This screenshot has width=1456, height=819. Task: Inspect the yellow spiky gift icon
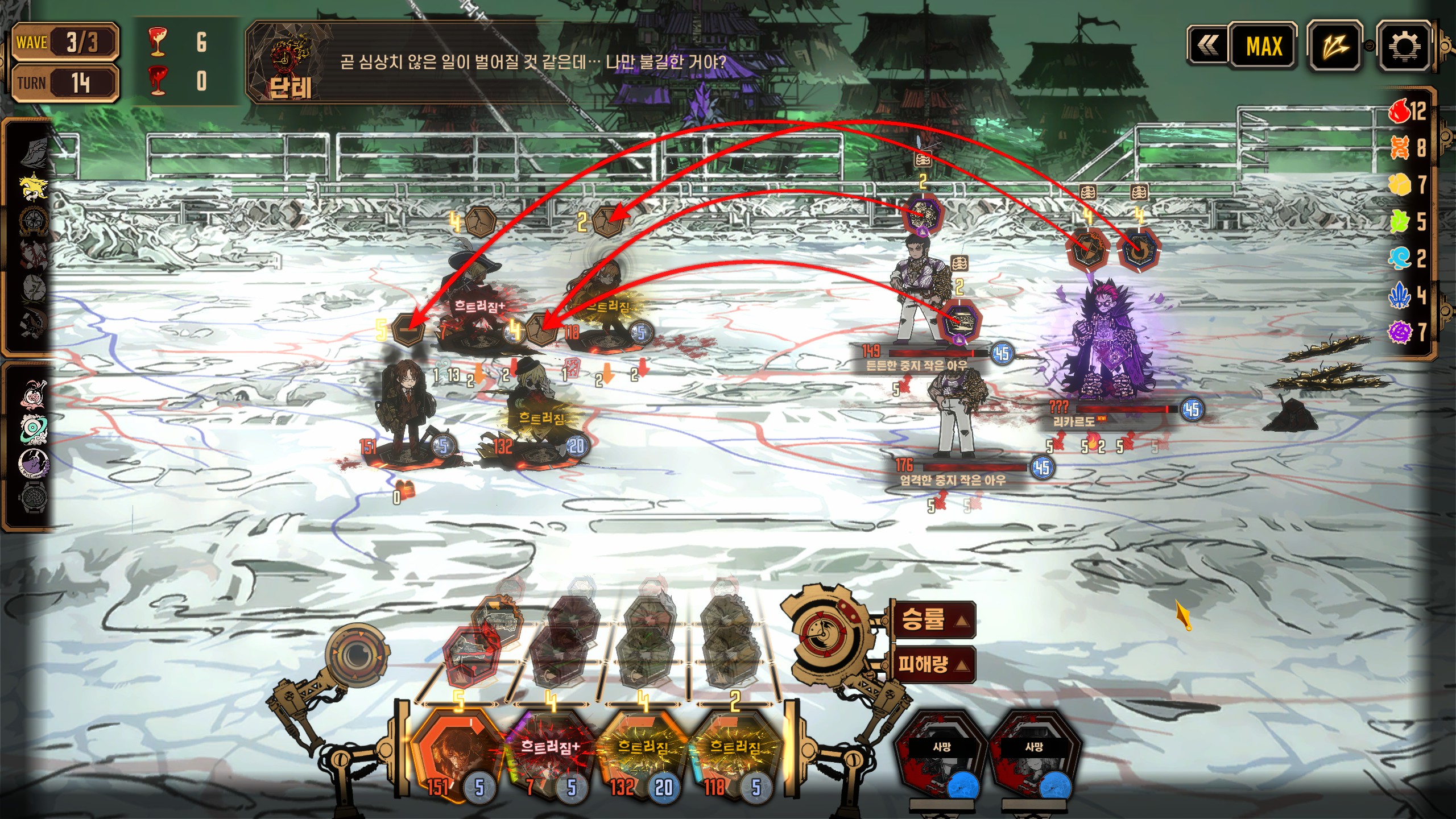click(x=34, y=186)
